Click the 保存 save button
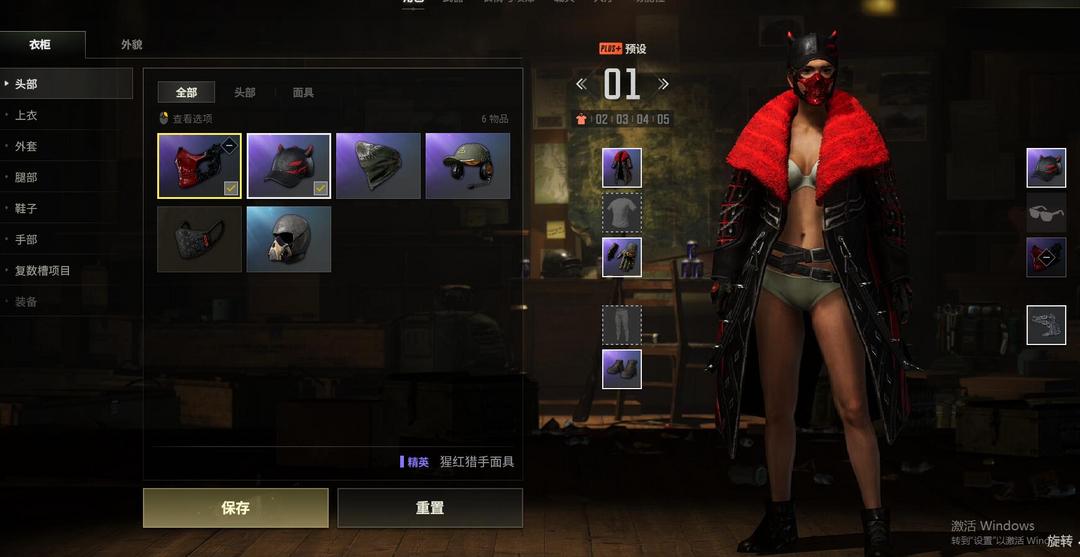Viewport: 1080px width, 557px height. pyautogui.click(x=235, y=508)
